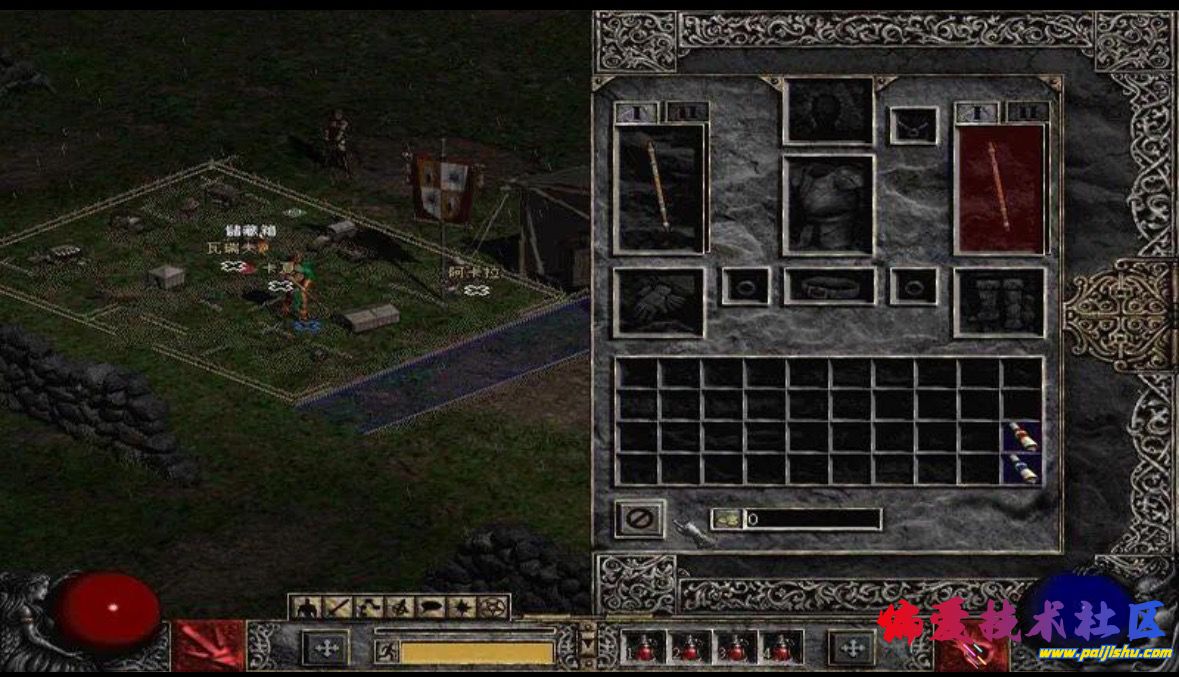1179x677 pixels.
Task: Use the health potion in belt slot 4
Action: pos(781,647)
